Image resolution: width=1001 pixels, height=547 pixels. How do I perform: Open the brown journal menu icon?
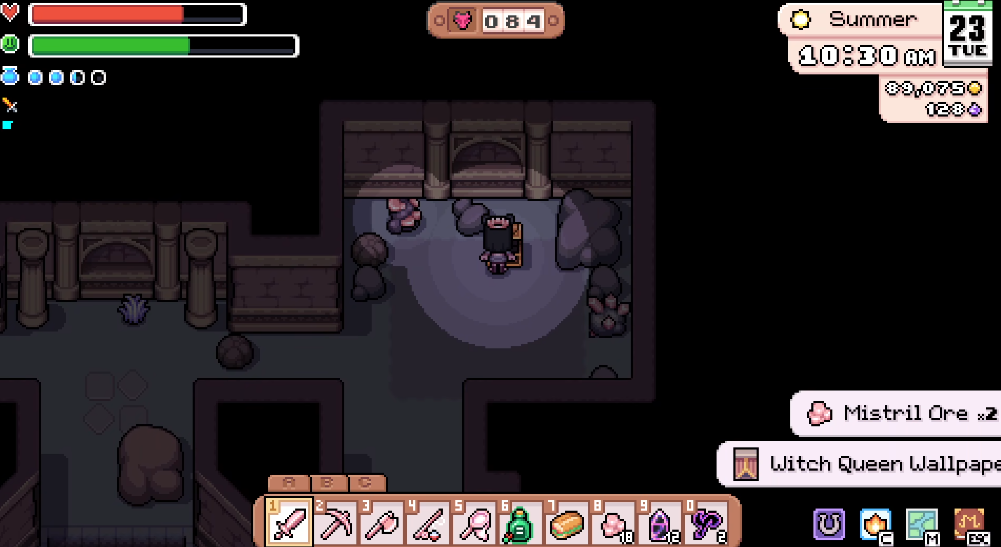coord(968,523)
